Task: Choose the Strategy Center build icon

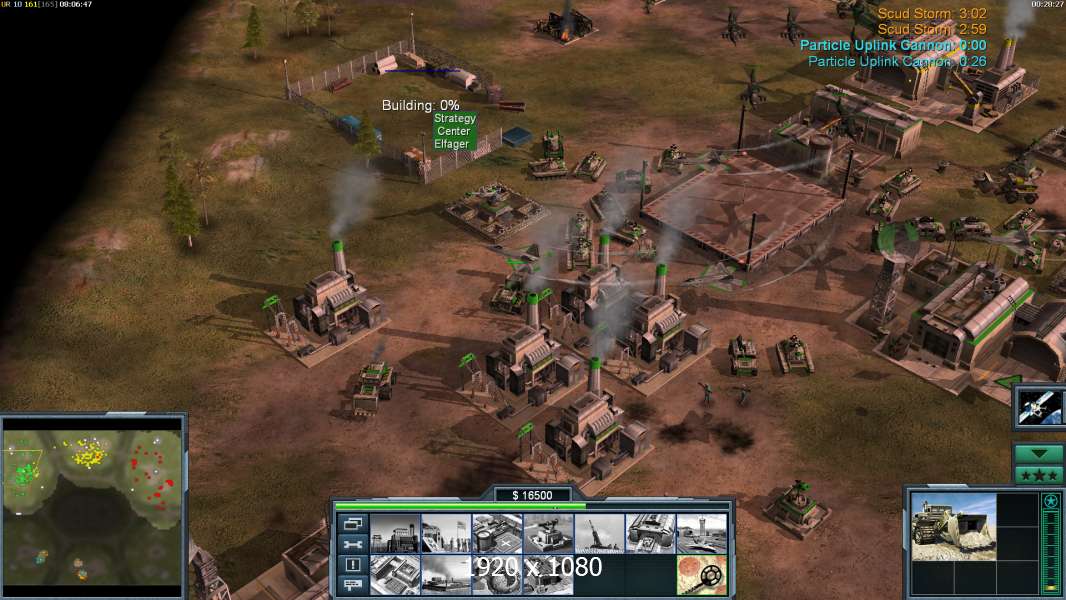Action: point(394,574)
